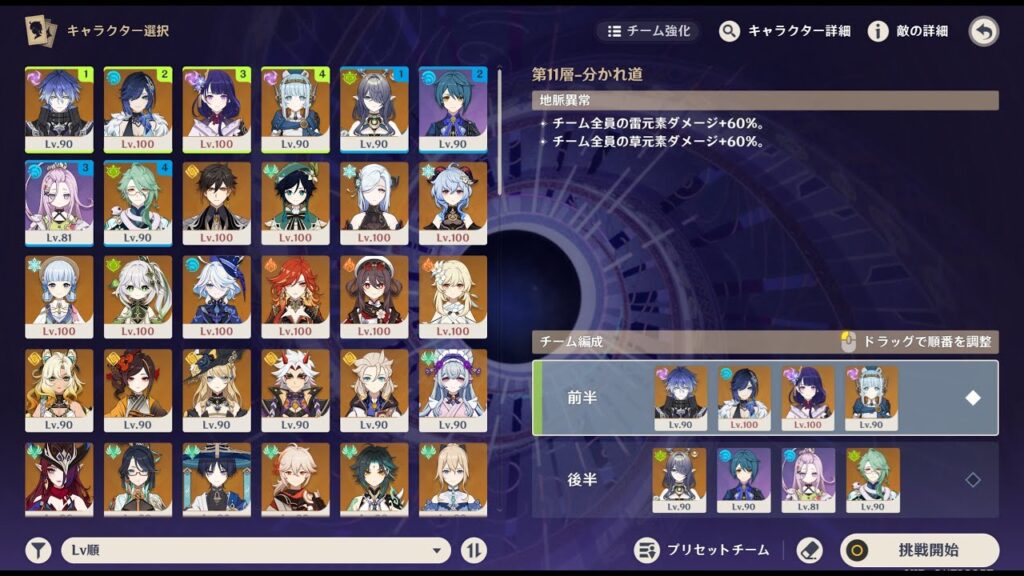
Task: Clear the team with the eraser icon
Action: [809, 550]
